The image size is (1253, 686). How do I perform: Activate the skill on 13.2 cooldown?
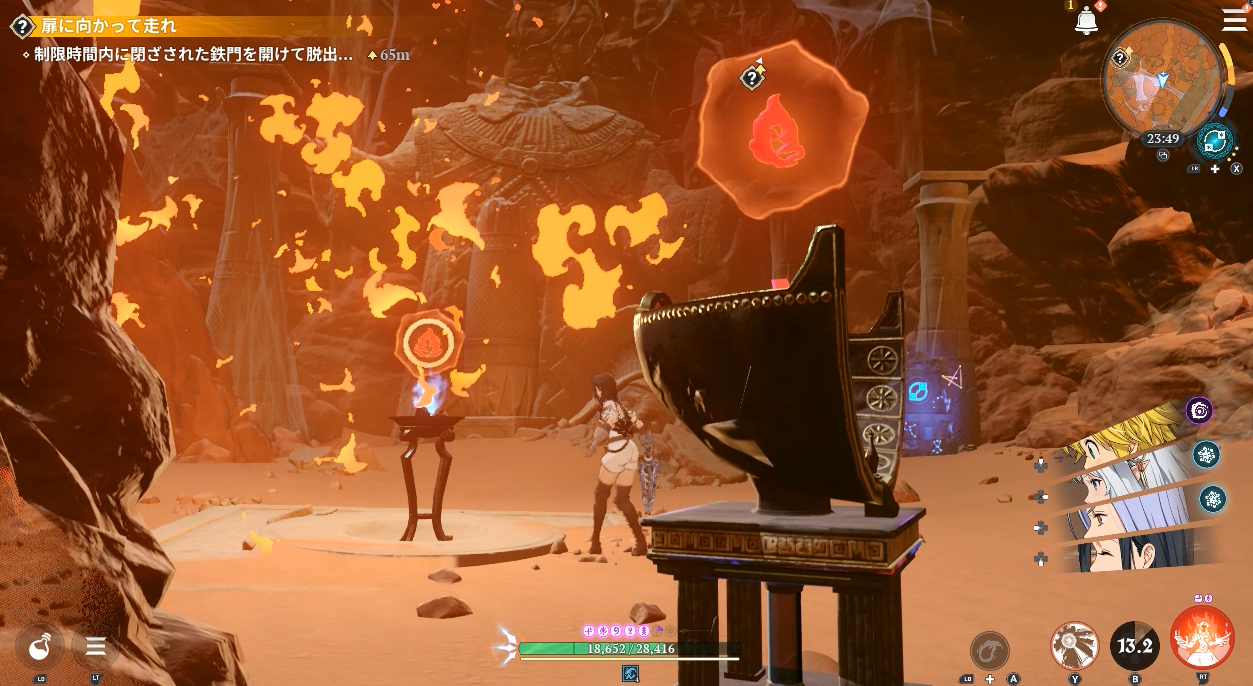(x=1135, y=645)
